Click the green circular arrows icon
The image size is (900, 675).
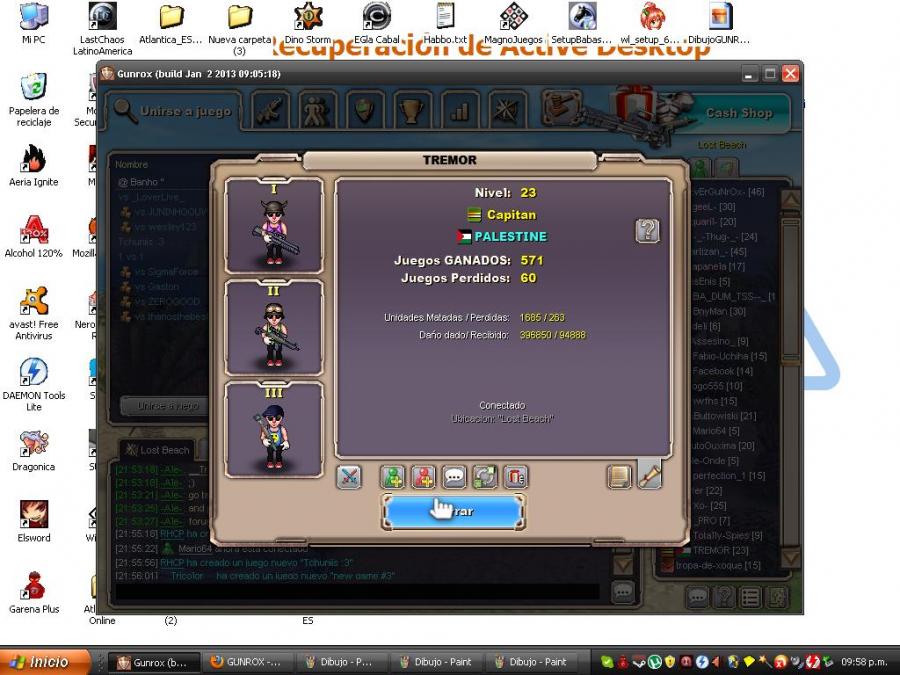tap(485, 477)
